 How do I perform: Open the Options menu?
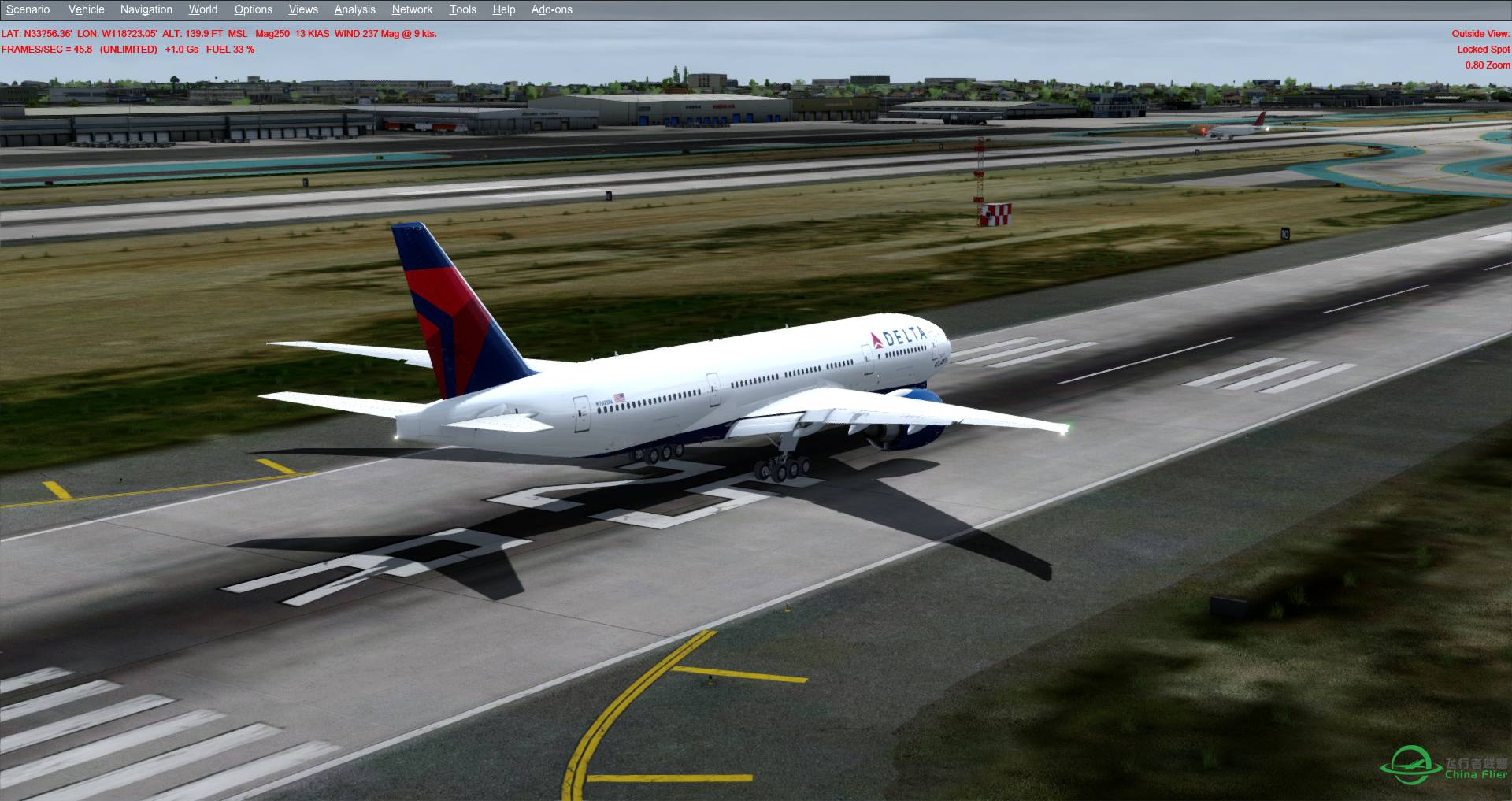click(253, 9)
